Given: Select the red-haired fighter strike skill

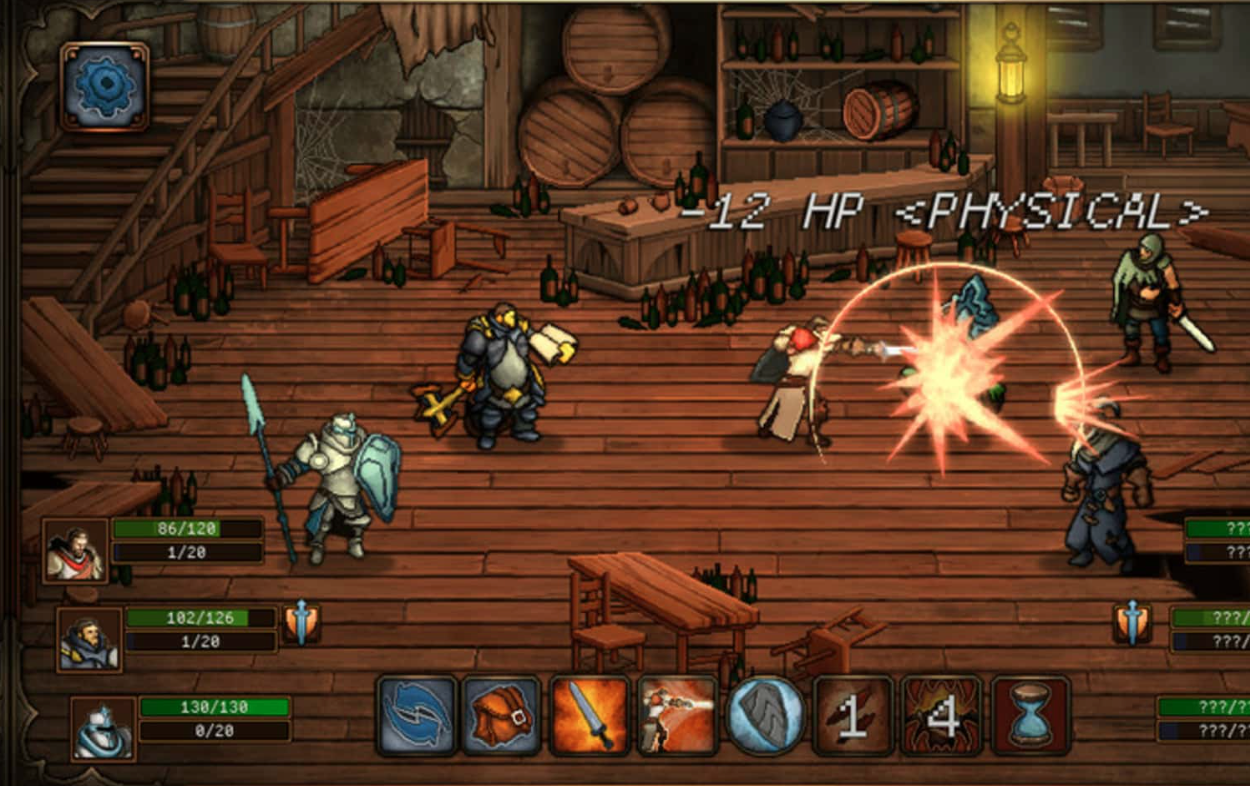Looking at the screenshot, I should [678, 715].
